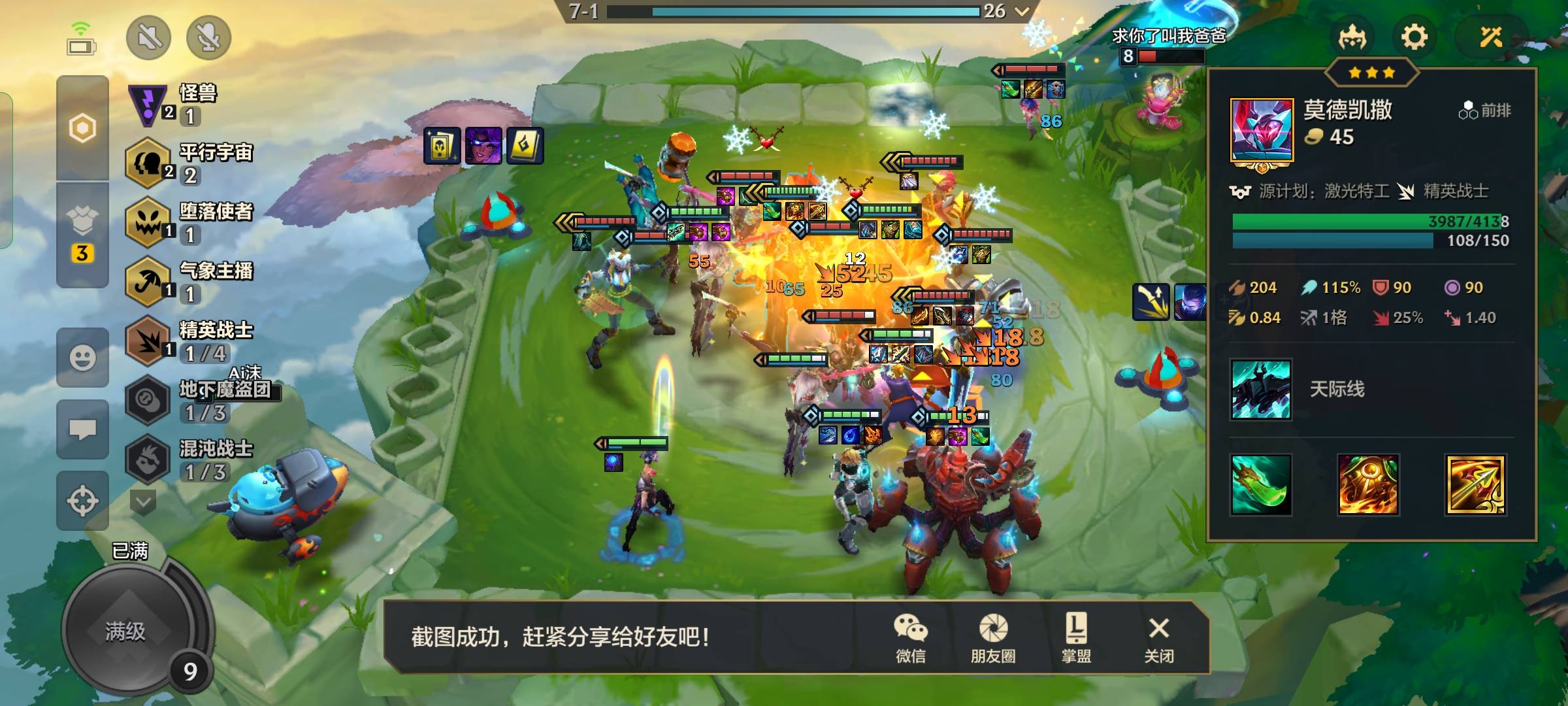Toggle the muted speaker button
This screenshot has width=1568, height=706.
pos(149,37)
